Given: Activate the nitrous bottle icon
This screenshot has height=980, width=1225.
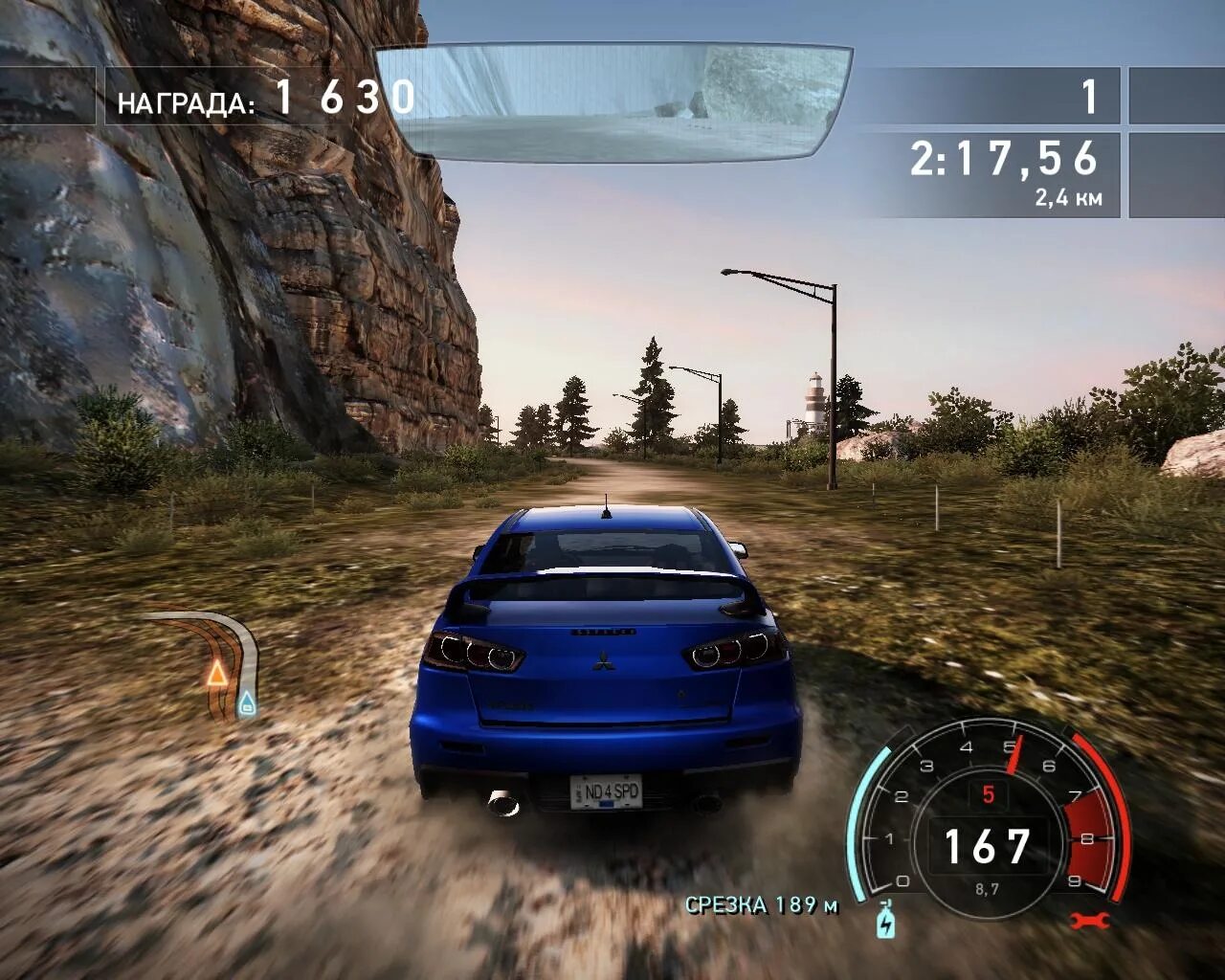Looking at the screenshot, I should pyautogui.click(x=885, y=920).
